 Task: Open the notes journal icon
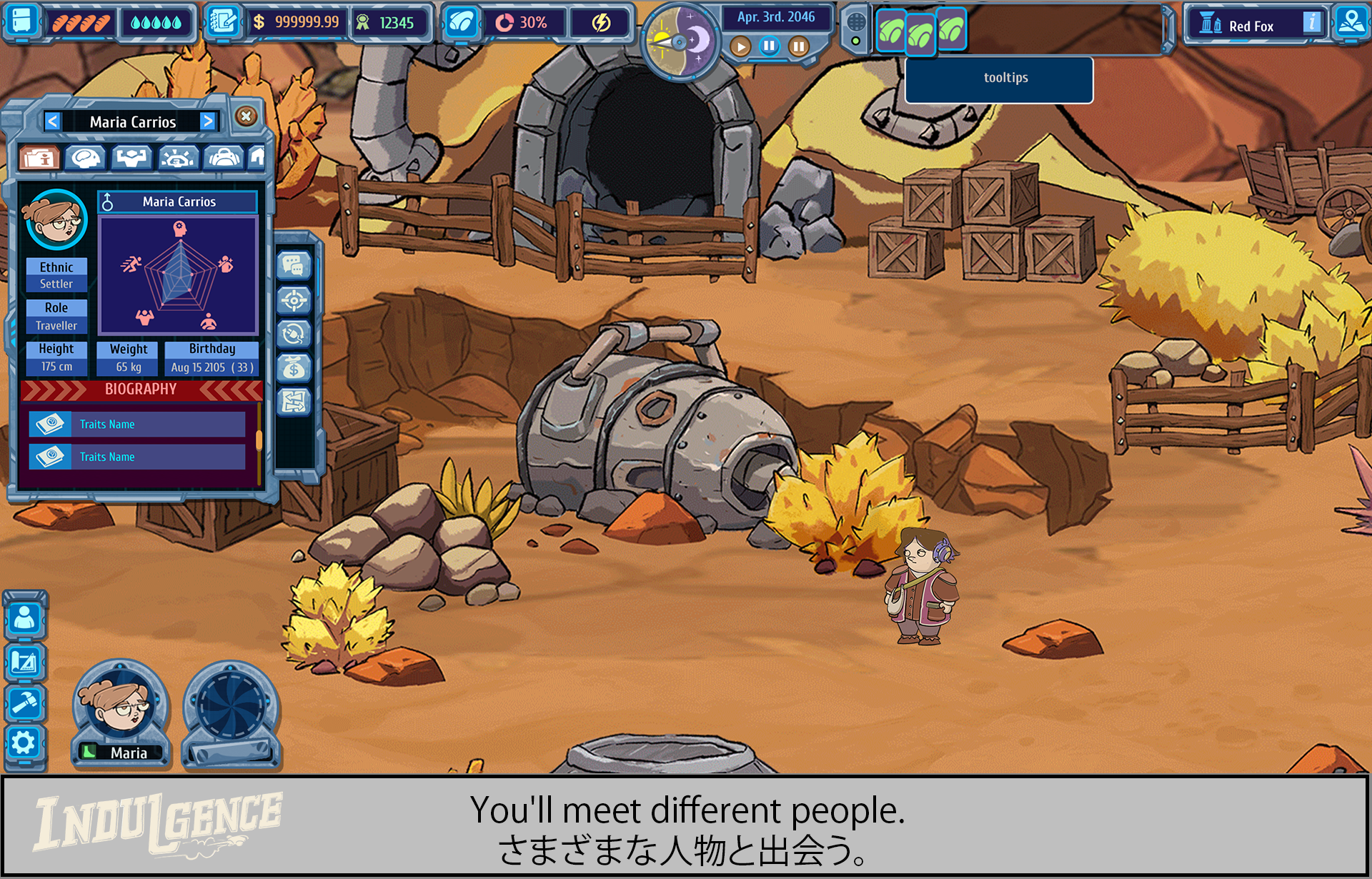pyautogui.click(x=222, y=23)
